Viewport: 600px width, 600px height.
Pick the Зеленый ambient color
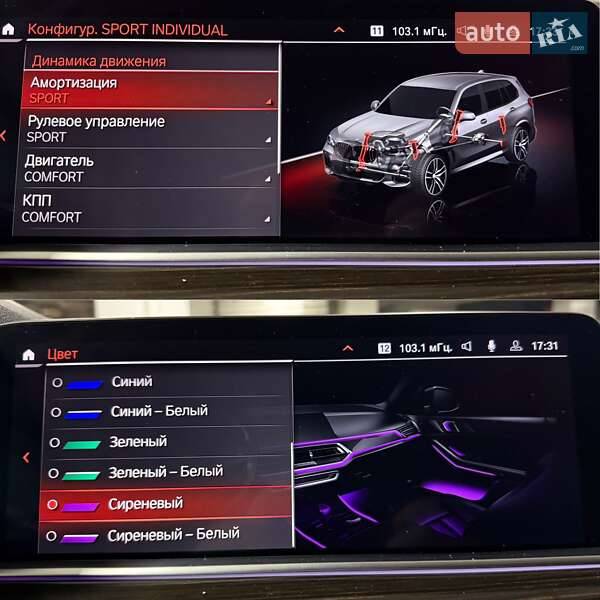(x=165, y=442)
